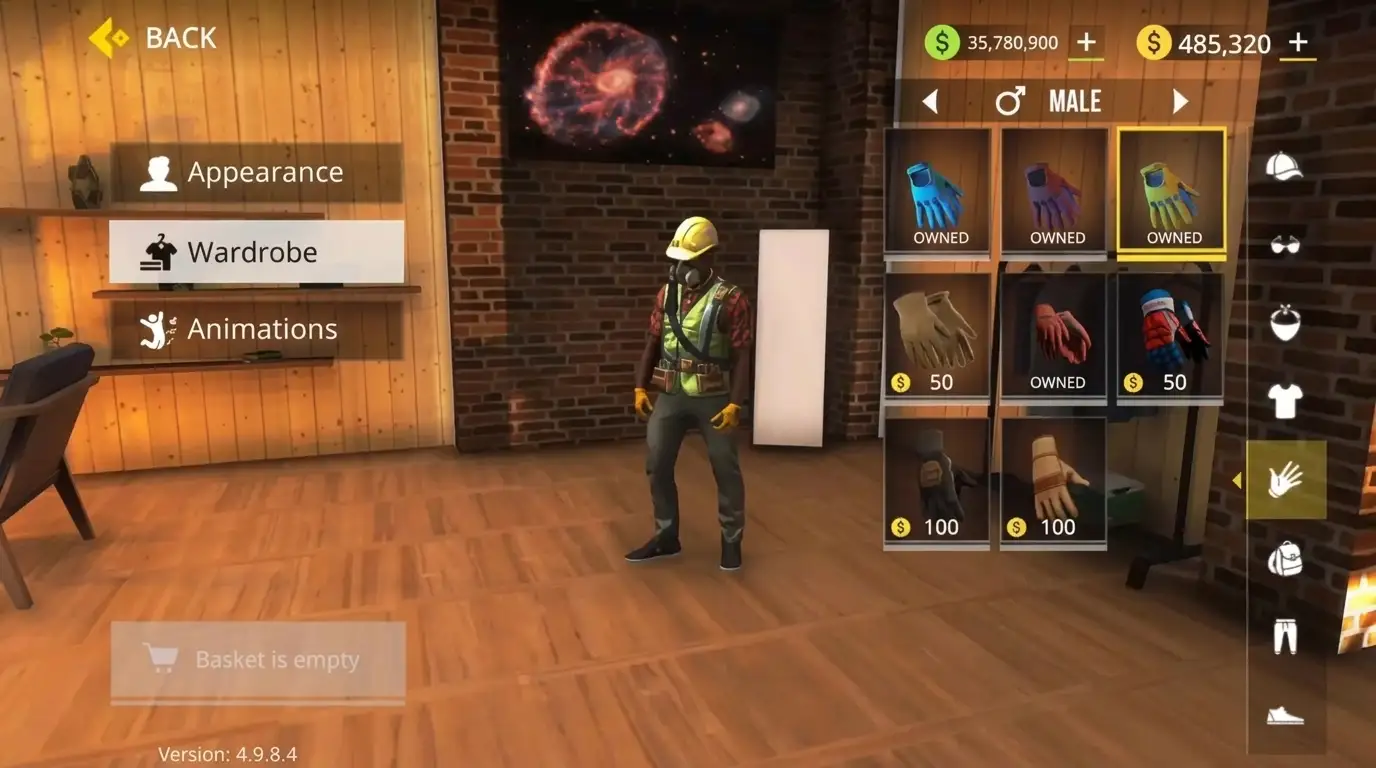1376x768 pixels.
Task: Switch to the Appearance tab
Action: pyautogui.click(x=256, y=171)
